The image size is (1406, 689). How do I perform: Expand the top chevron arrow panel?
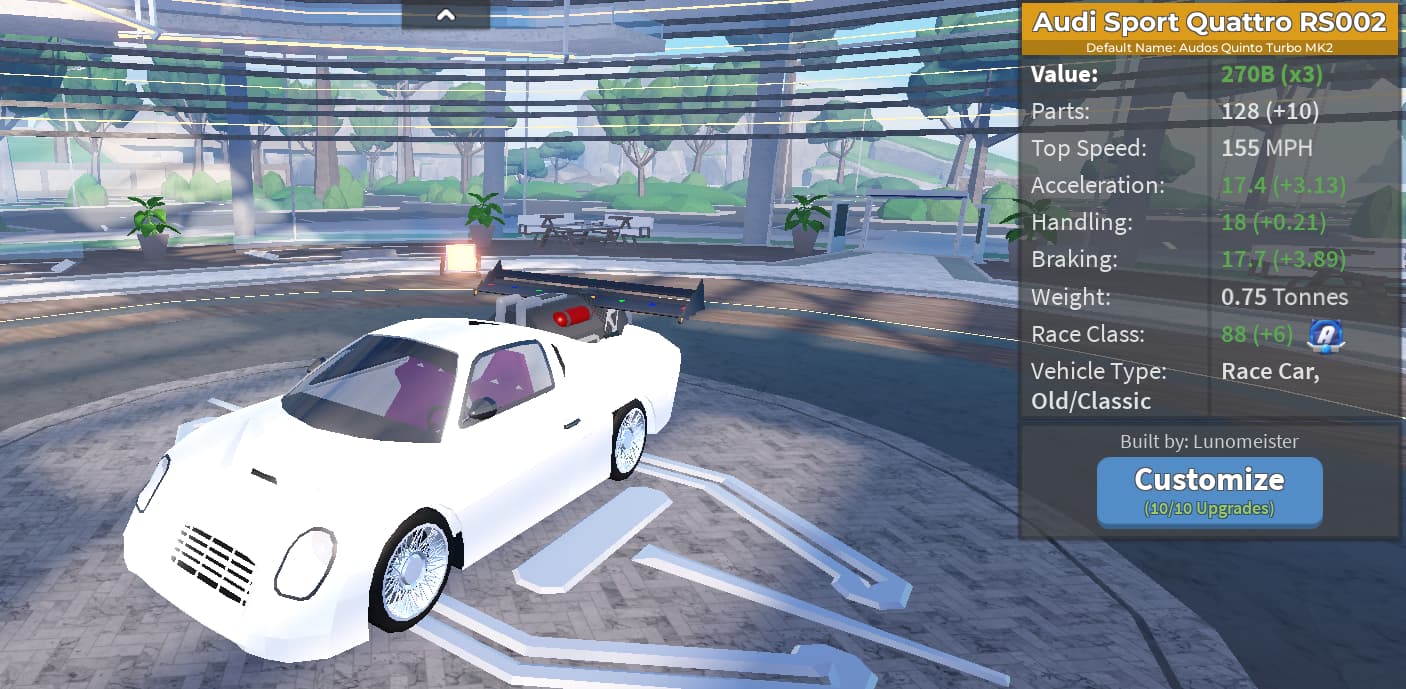446,15
